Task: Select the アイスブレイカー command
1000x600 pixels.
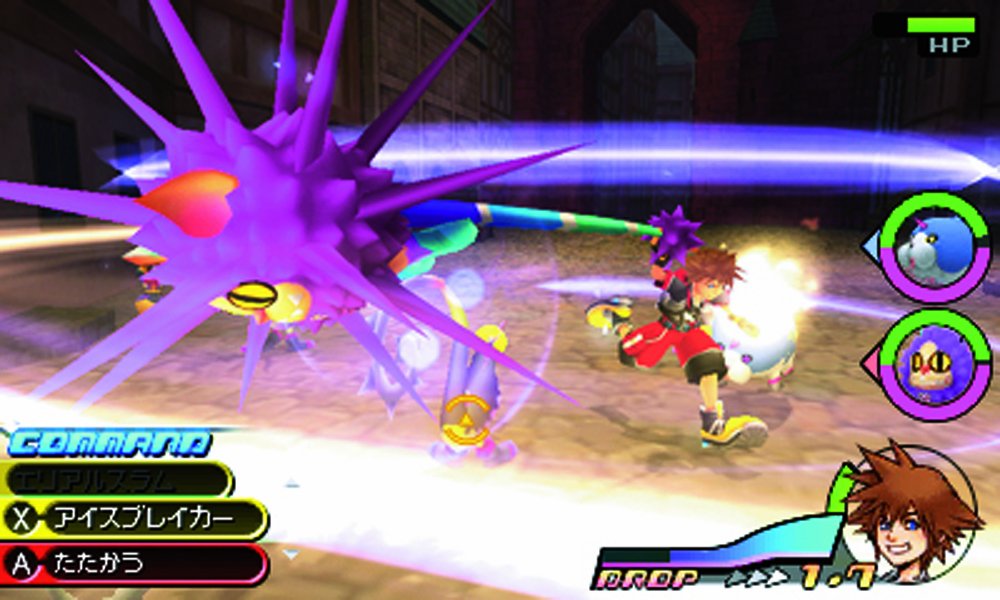Action: coord(138,520)
